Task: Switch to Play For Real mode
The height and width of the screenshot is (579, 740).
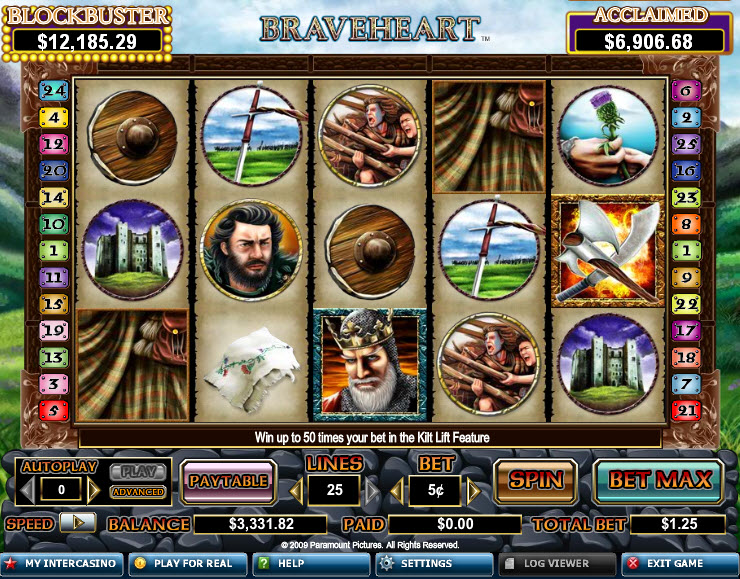Action: tap(186, 564)
